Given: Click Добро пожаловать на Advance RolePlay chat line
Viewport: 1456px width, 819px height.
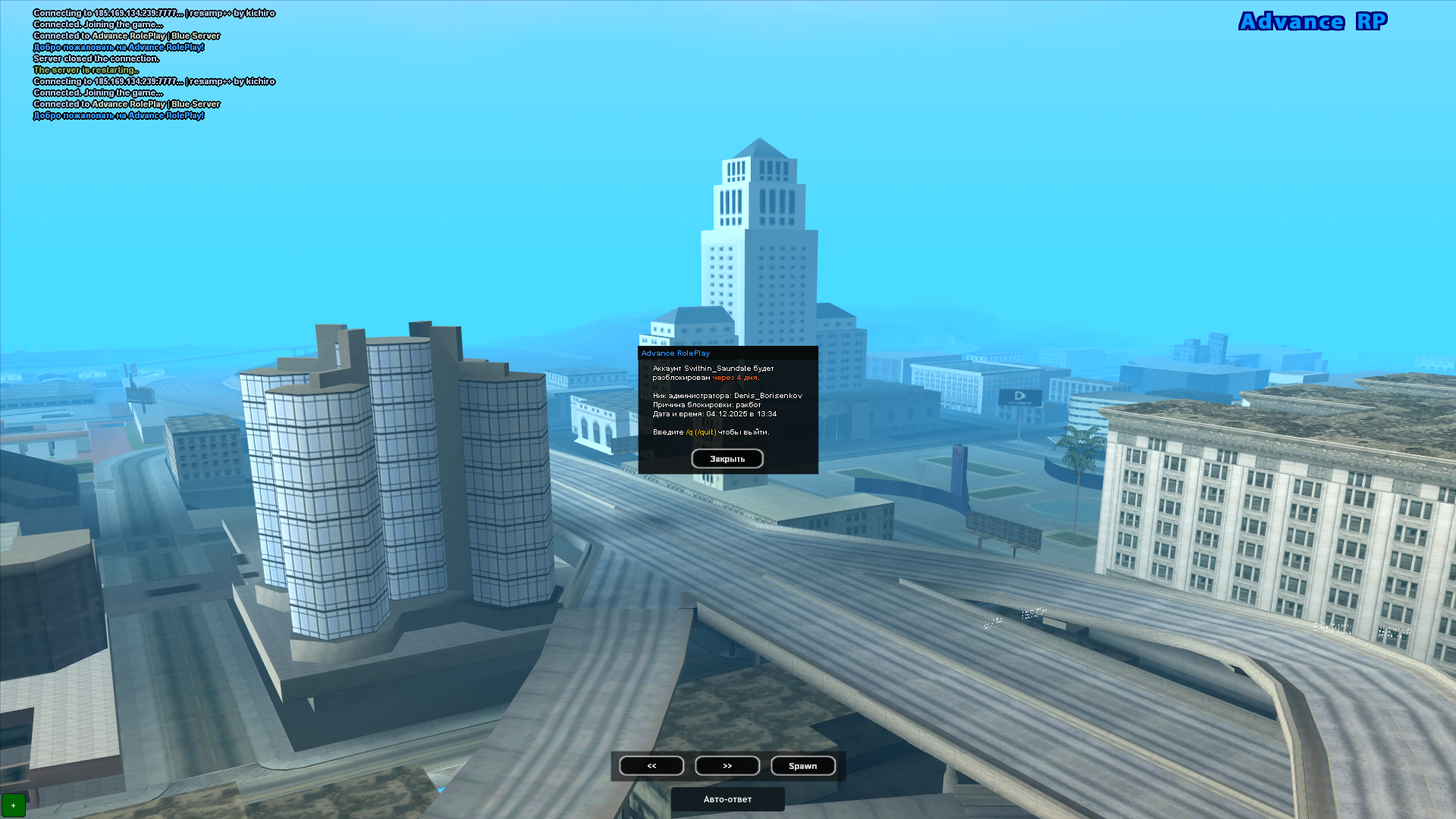Looking at the screenshot, I should tap(118, 47).
